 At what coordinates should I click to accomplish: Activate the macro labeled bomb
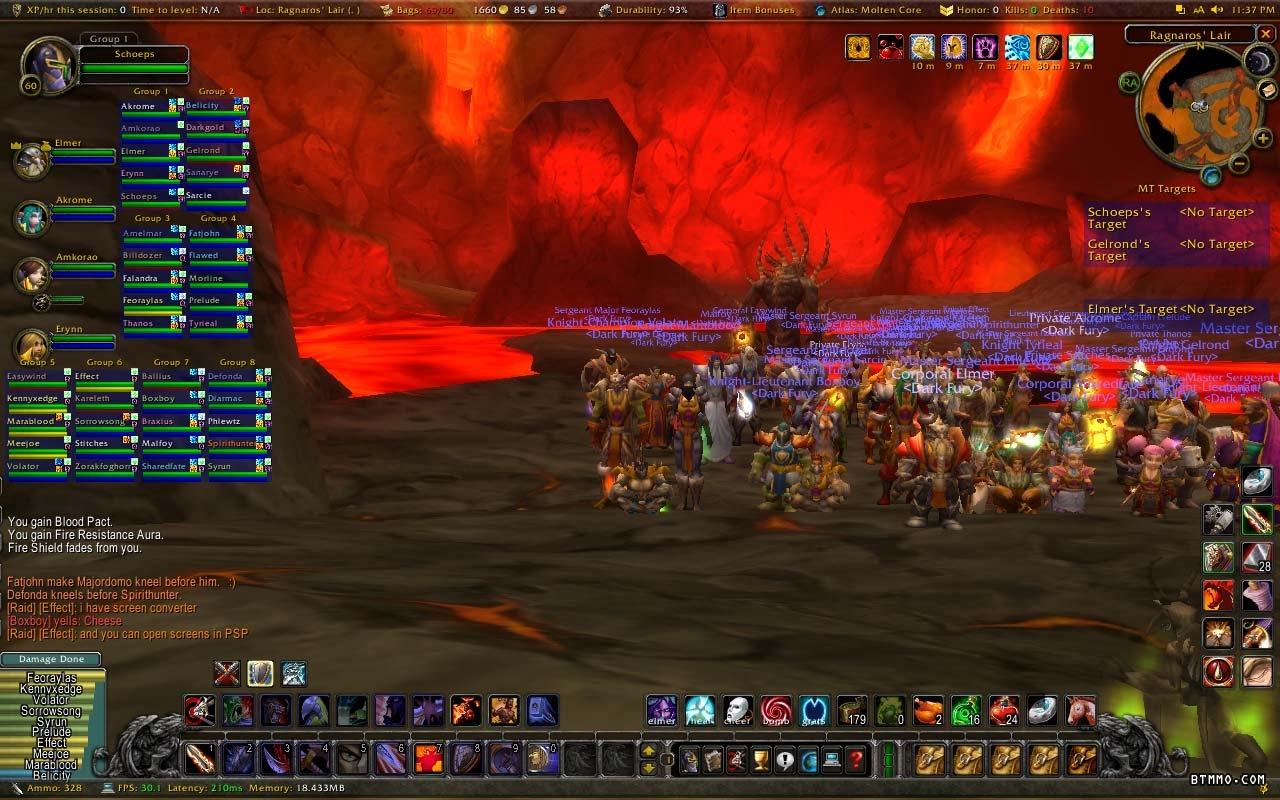[x=776, y=710]
